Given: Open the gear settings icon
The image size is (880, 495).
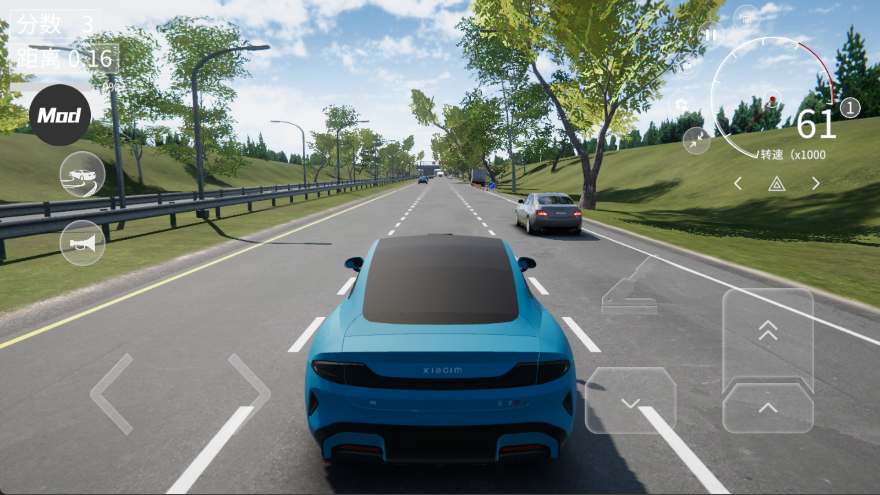Looking at the screenshot, I should [681, 104].
